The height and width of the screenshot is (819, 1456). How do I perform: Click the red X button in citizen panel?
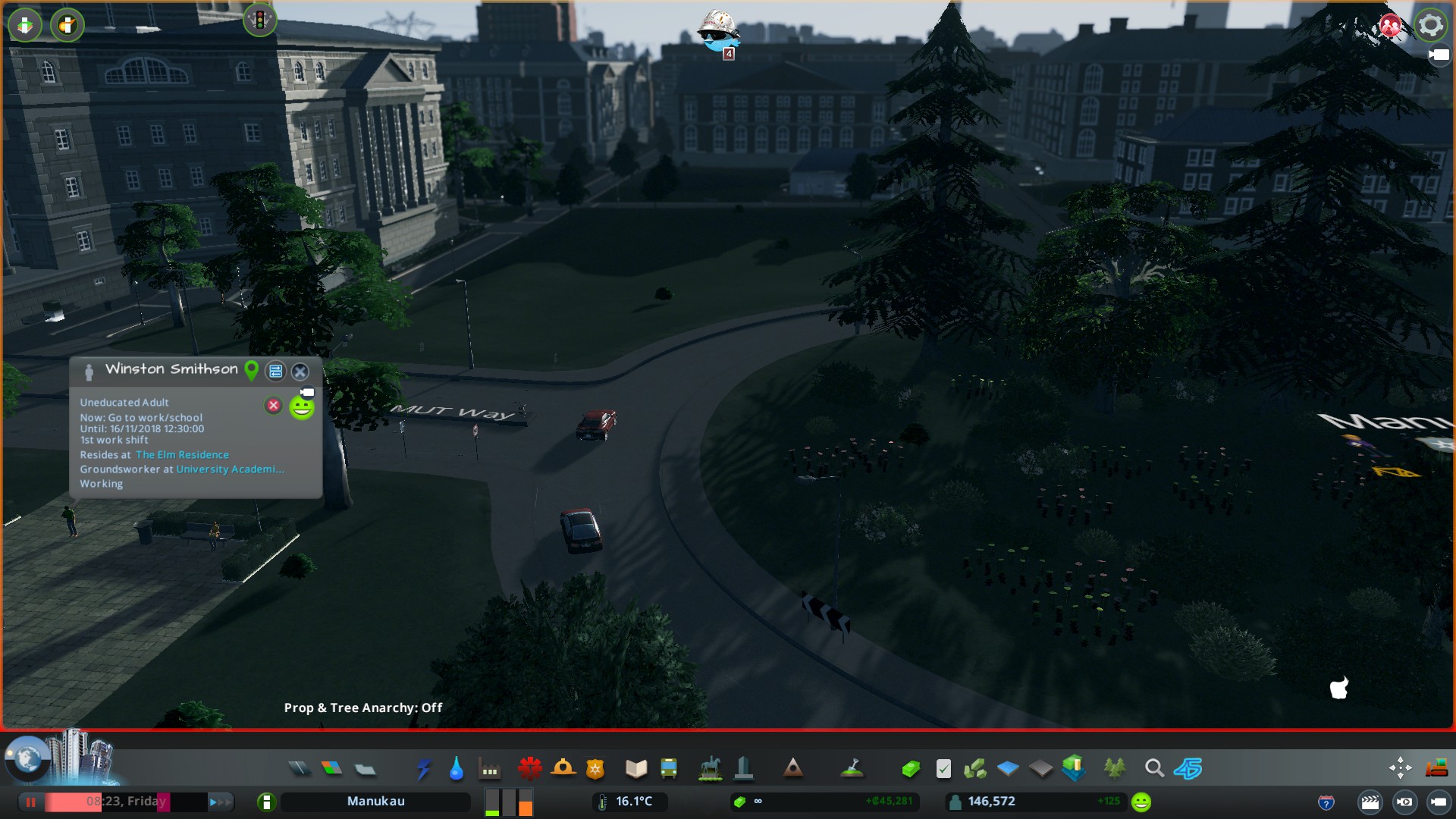(x=274, y=406)
